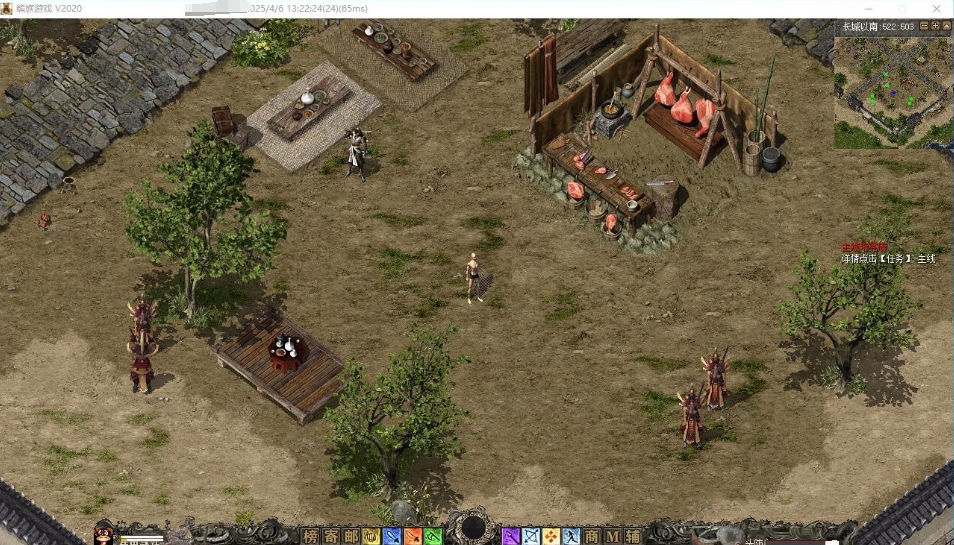Open the 榜 ranking button
954x545 pixels.
pos(310,536)
